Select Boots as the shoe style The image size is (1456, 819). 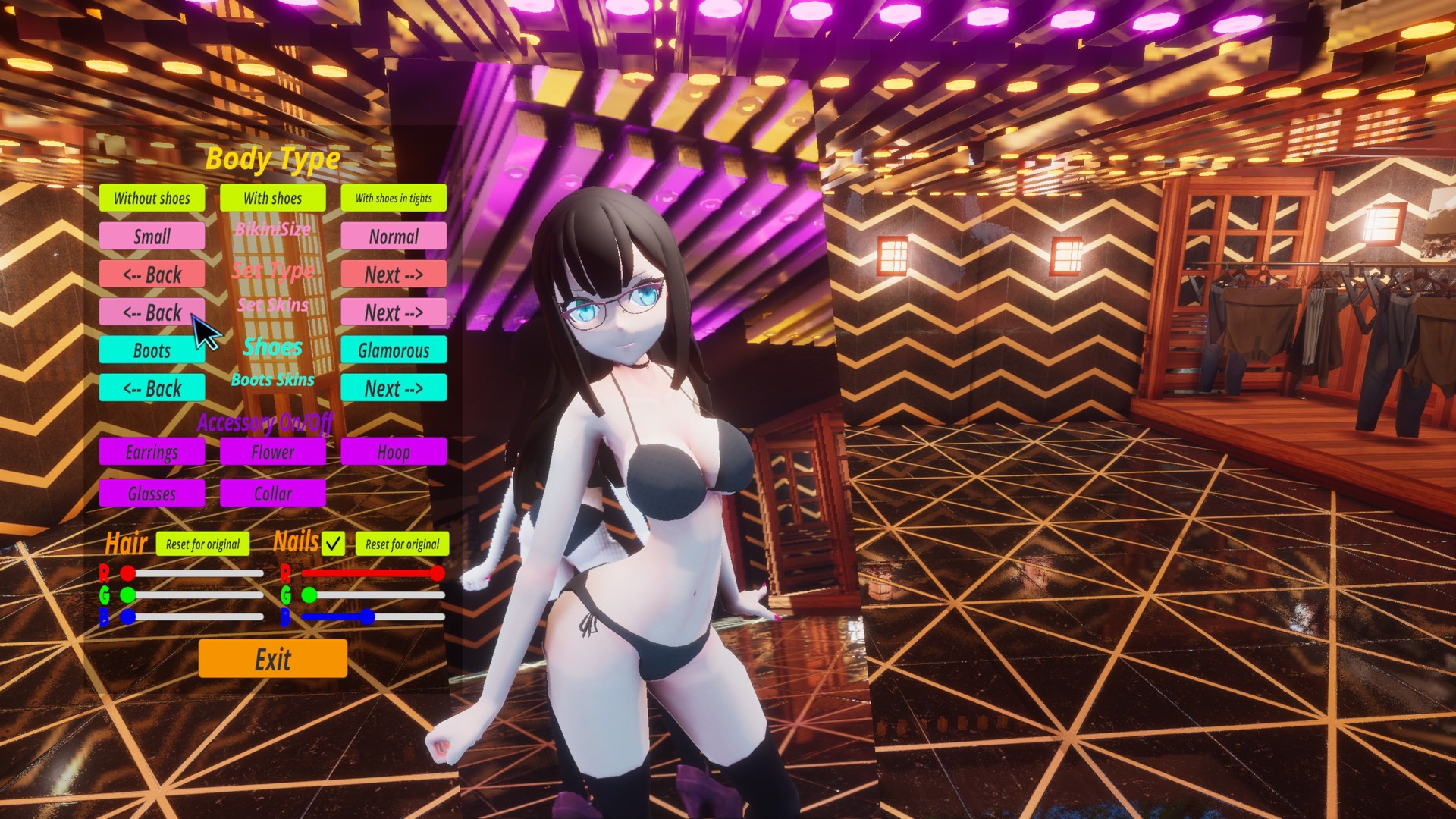pyautogui.click(x=151, y=350)
